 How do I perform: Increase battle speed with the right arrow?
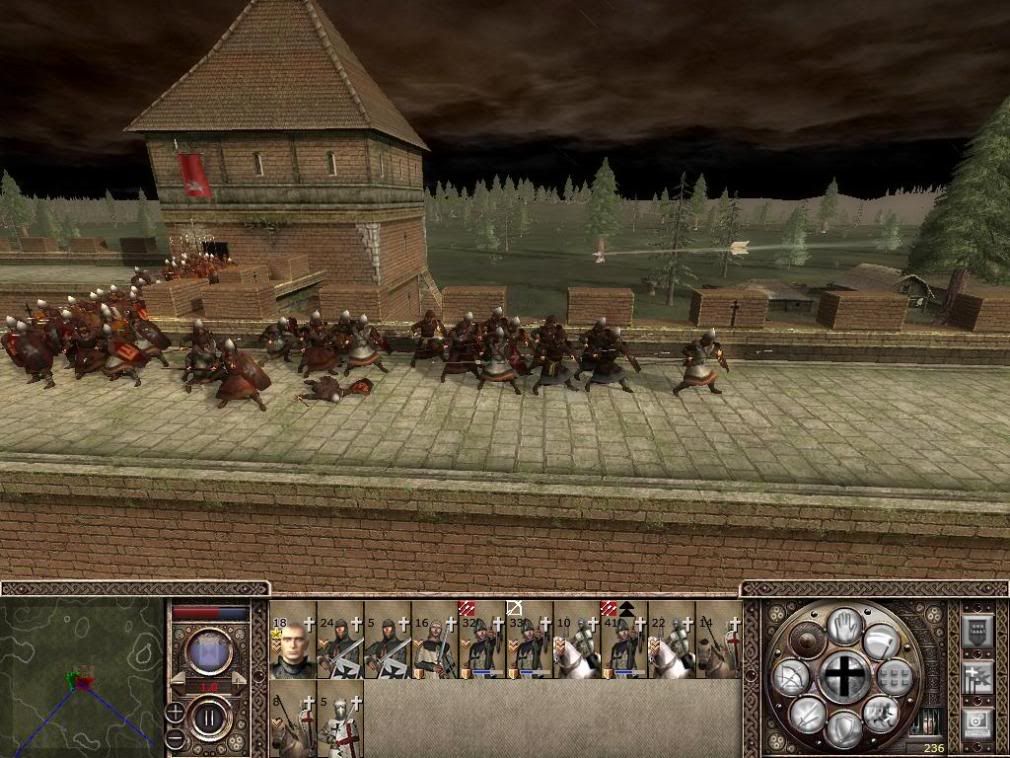click(x=240, y=680)
